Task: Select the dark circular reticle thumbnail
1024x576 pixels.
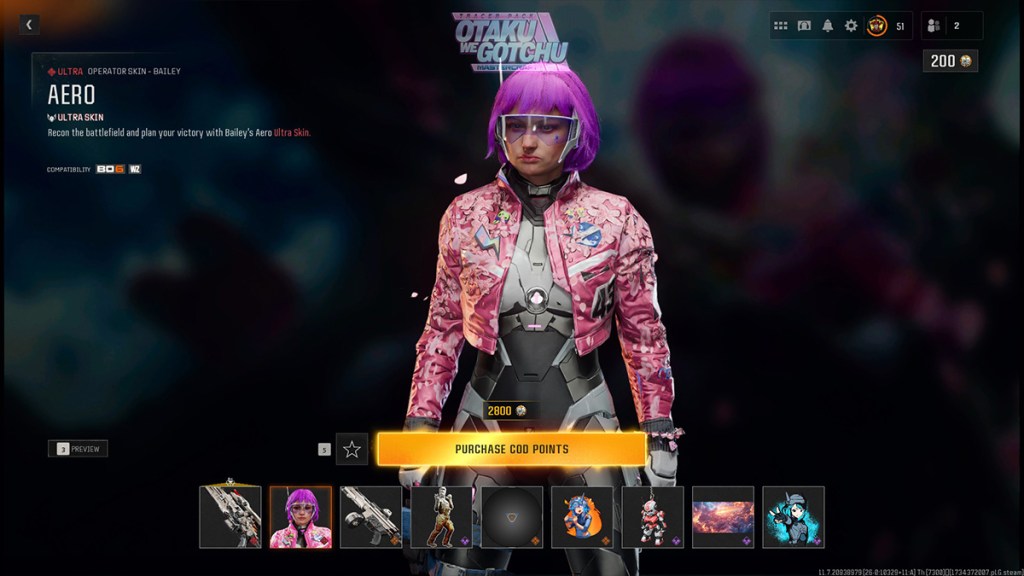Action: 512,517
